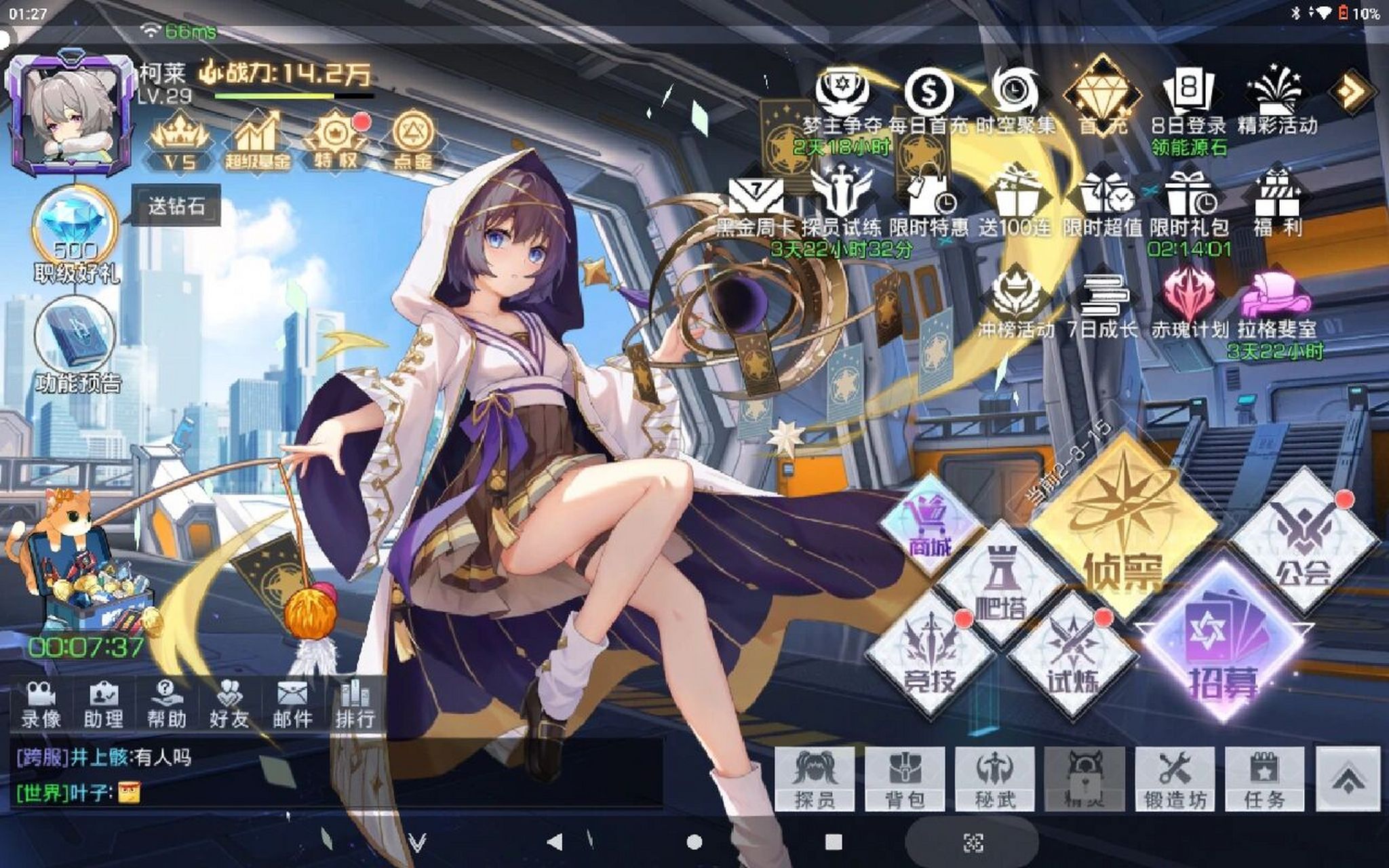Image resolution: width=1389 pixels, height=868 pixels.
Task: Open the 背包 backpack
Action: pos(905,778)
